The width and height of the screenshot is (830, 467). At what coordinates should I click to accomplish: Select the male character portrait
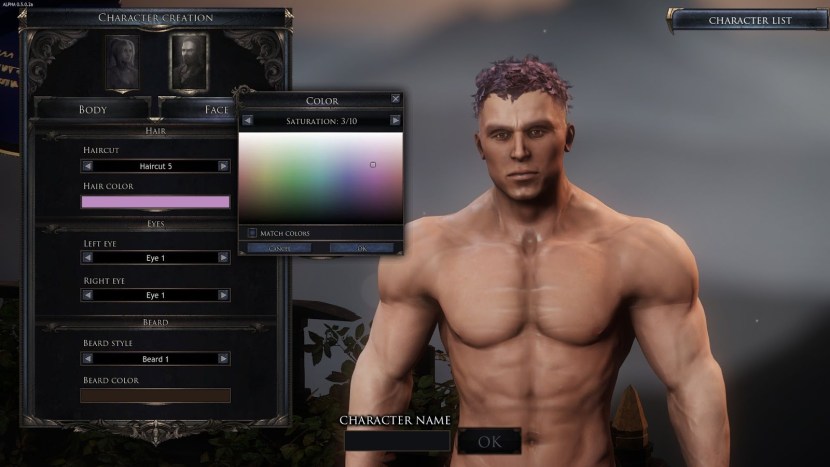pos(188,60)
